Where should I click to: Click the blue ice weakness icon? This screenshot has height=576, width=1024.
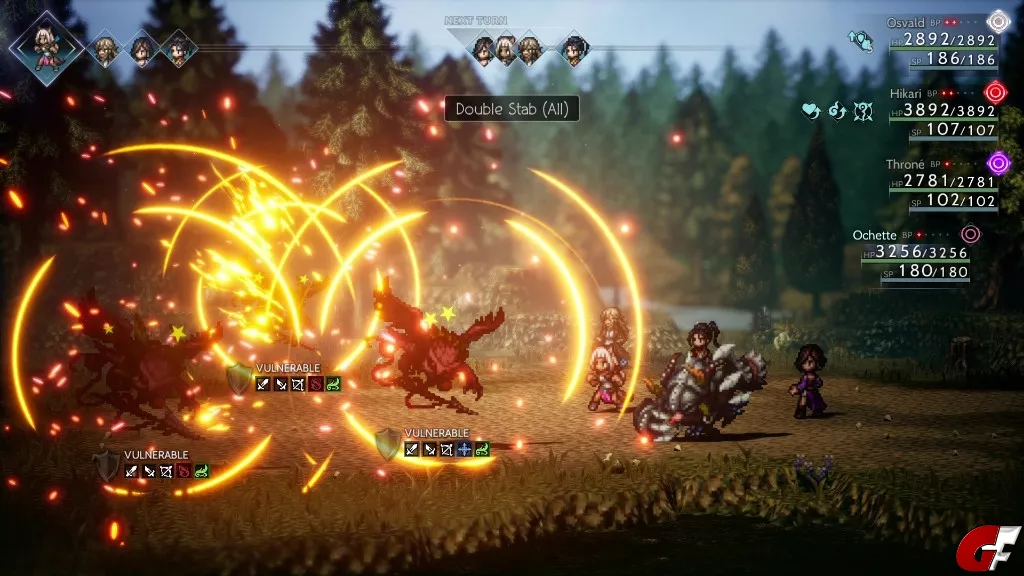[464, 450]
